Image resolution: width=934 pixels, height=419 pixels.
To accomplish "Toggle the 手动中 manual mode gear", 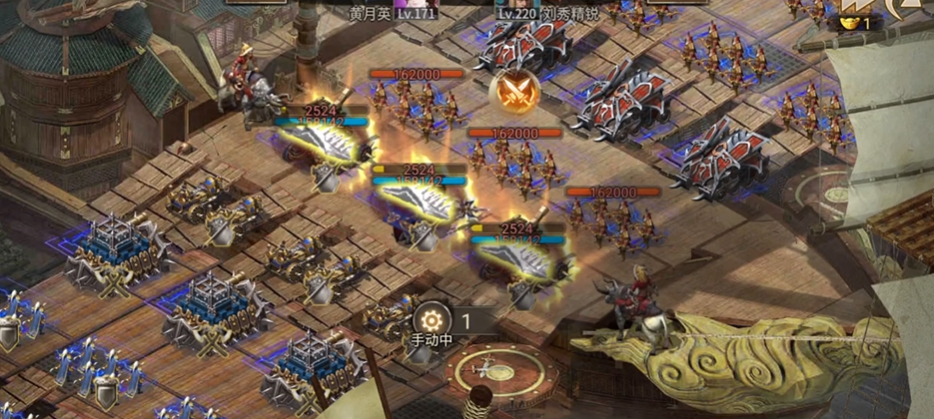I will [x=432, y=321].
